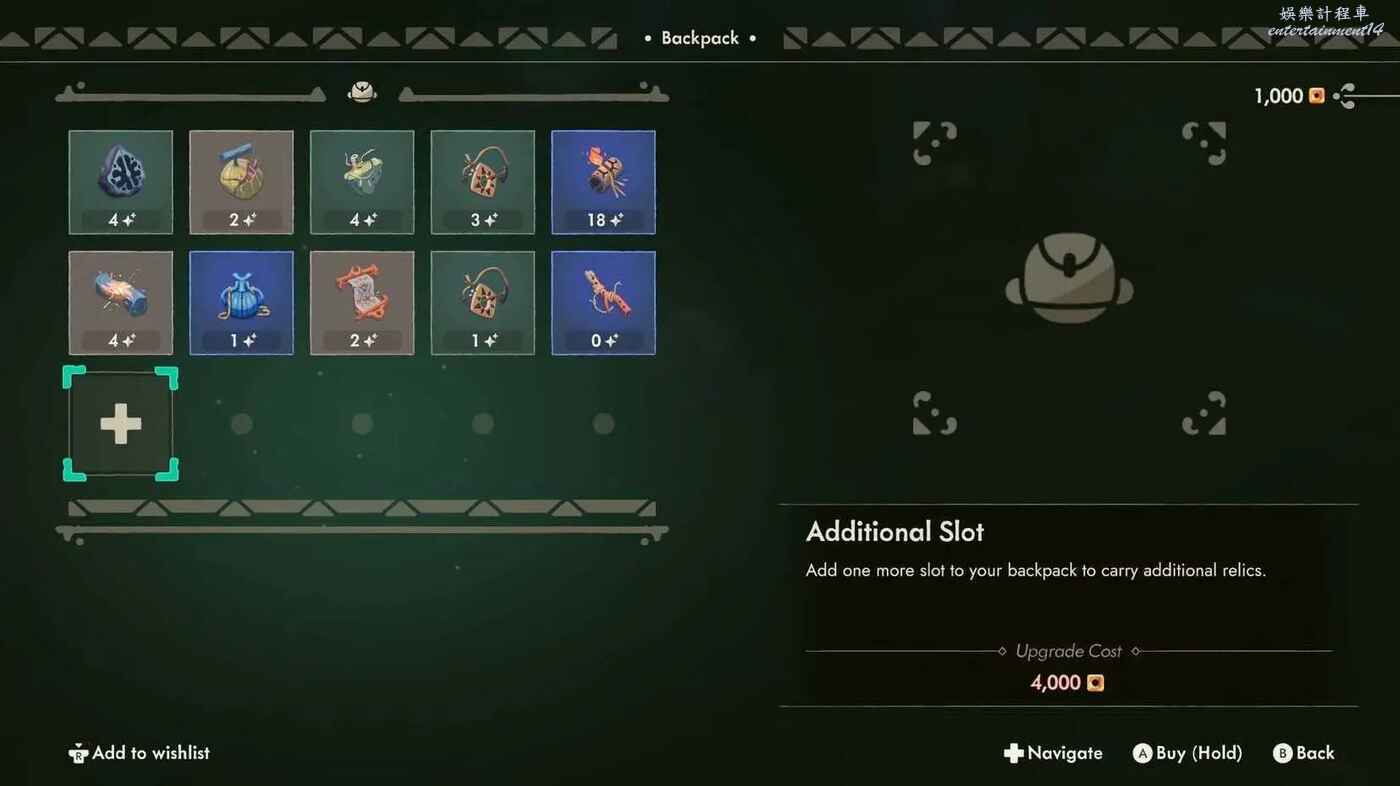This screenshot has width=1400, height=786.
Task: Pick the amulet relic showing count 3
Action: pos(483,182)
